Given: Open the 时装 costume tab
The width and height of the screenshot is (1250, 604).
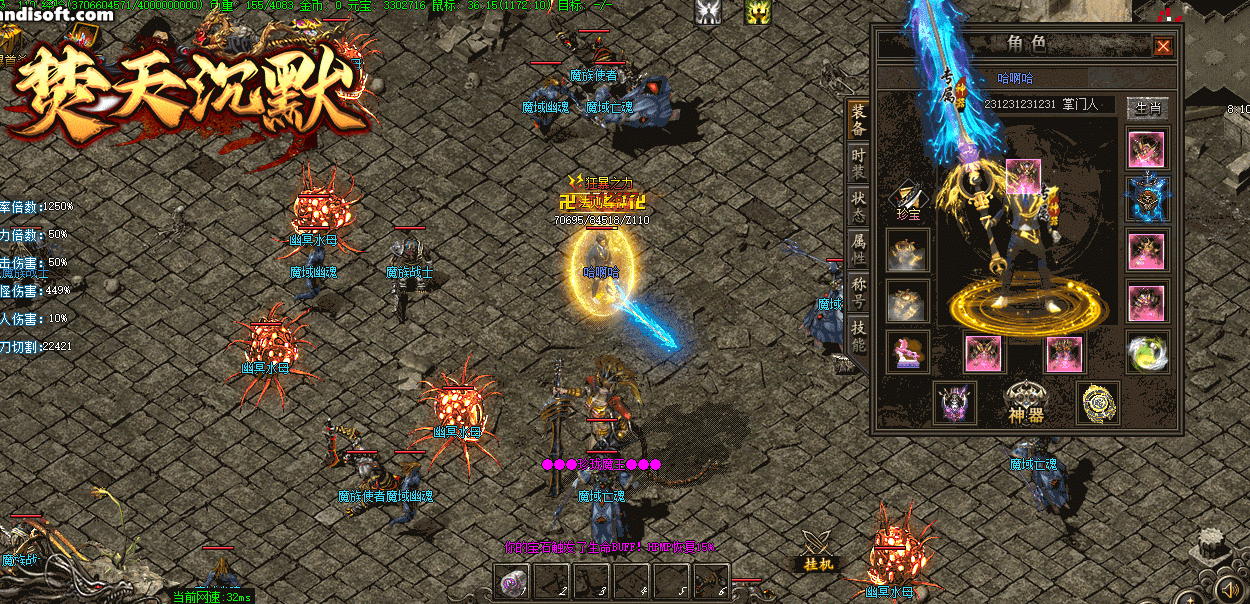Looking at the screenshot, I should point(858,164).
